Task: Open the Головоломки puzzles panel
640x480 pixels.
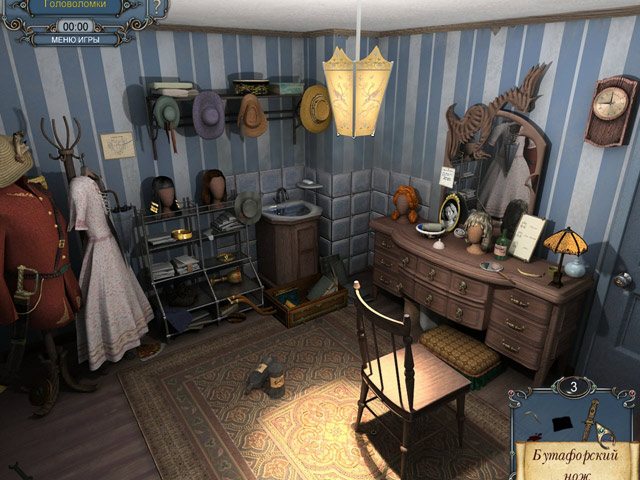Action: pos(70,6)
